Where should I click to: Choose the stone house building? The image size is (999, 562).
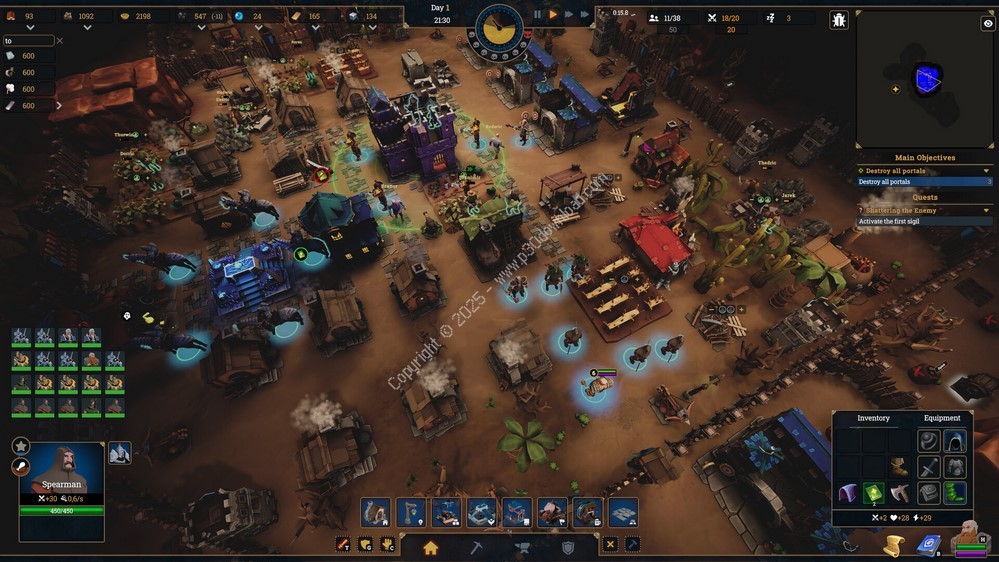[376, 513]
